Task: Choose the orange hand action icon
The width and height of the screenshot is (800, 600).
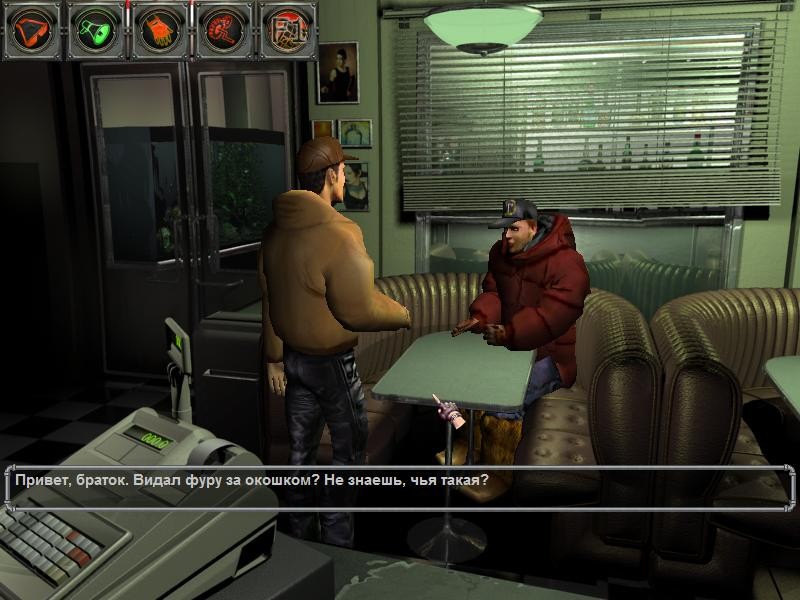Action: pyautogui.click(x=158, y=30)
